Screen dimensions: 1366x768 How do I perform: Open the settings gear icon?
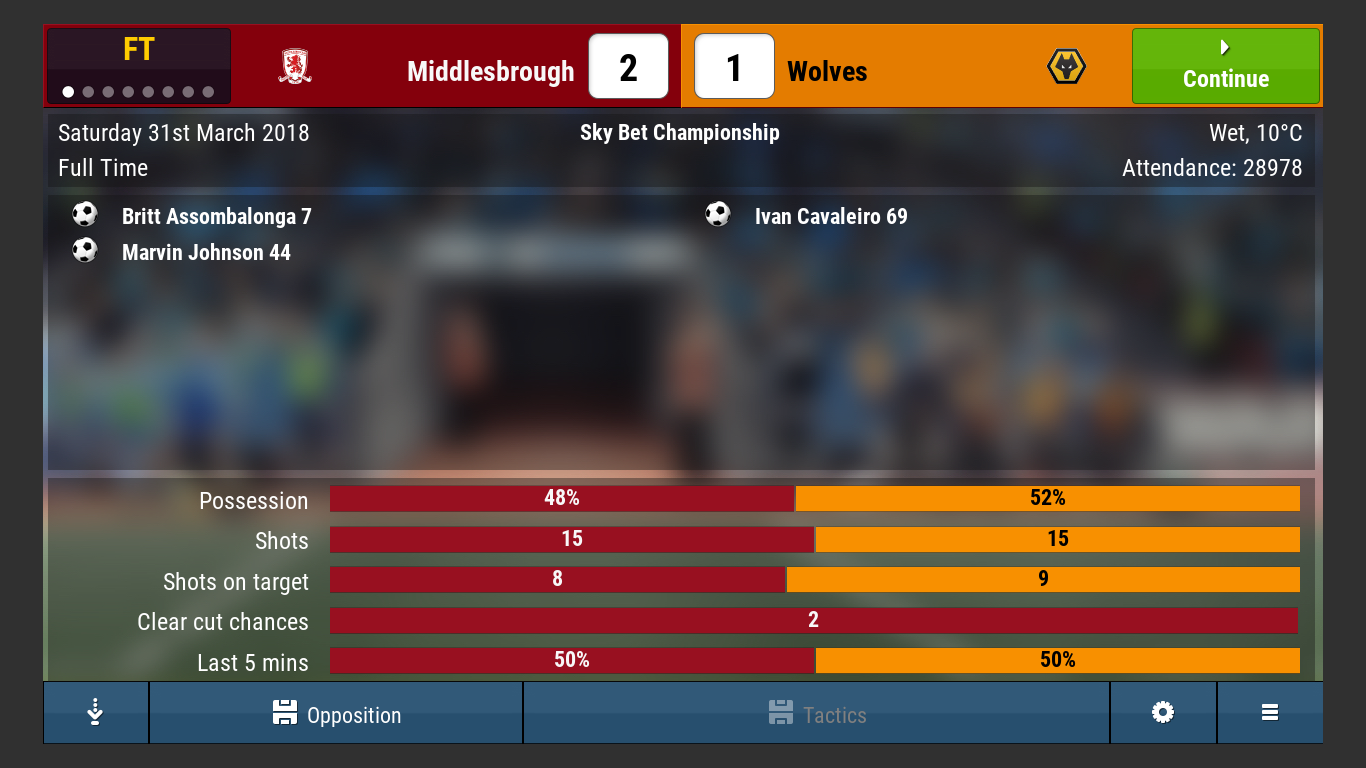coord(1162,713)
